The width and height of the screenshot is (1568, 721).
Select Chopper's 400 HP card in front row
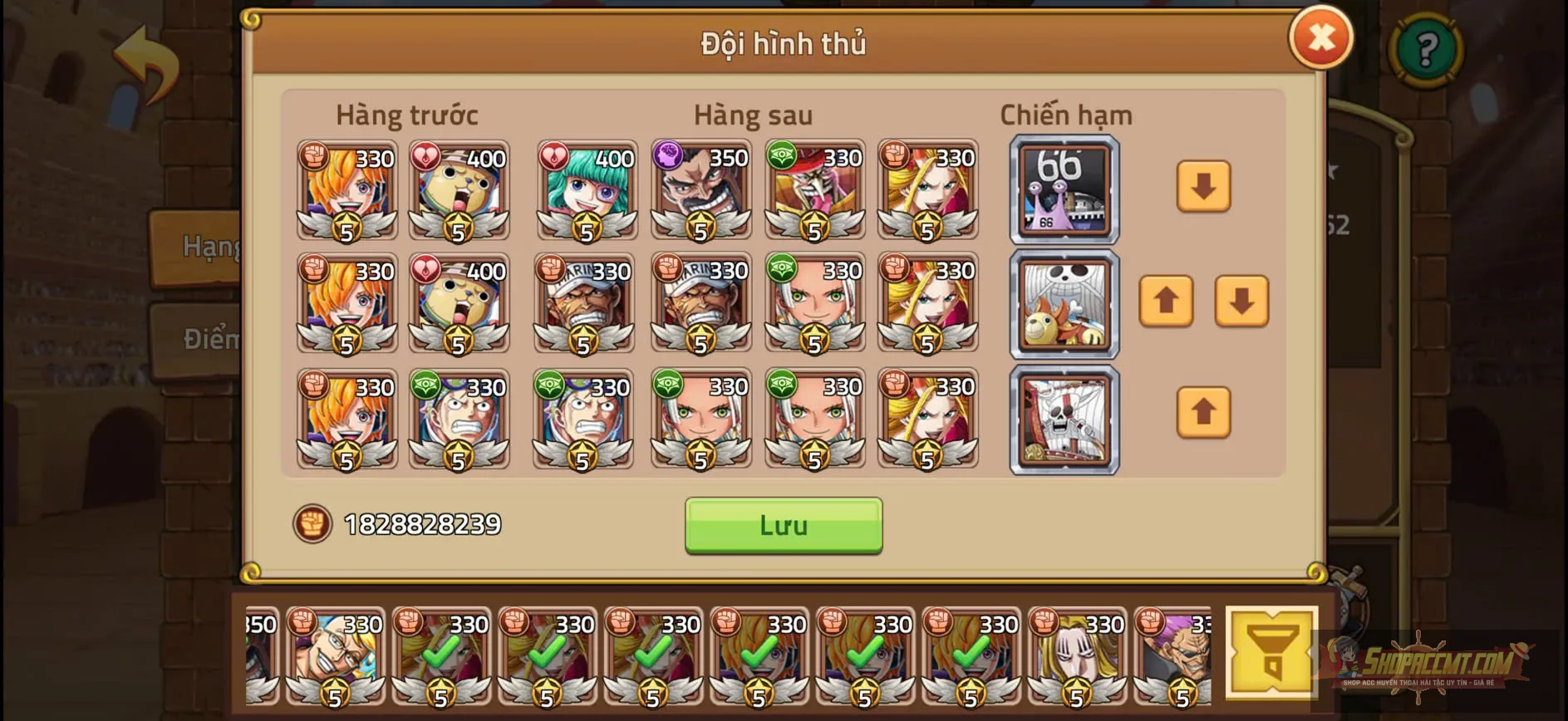pos(459,191)
